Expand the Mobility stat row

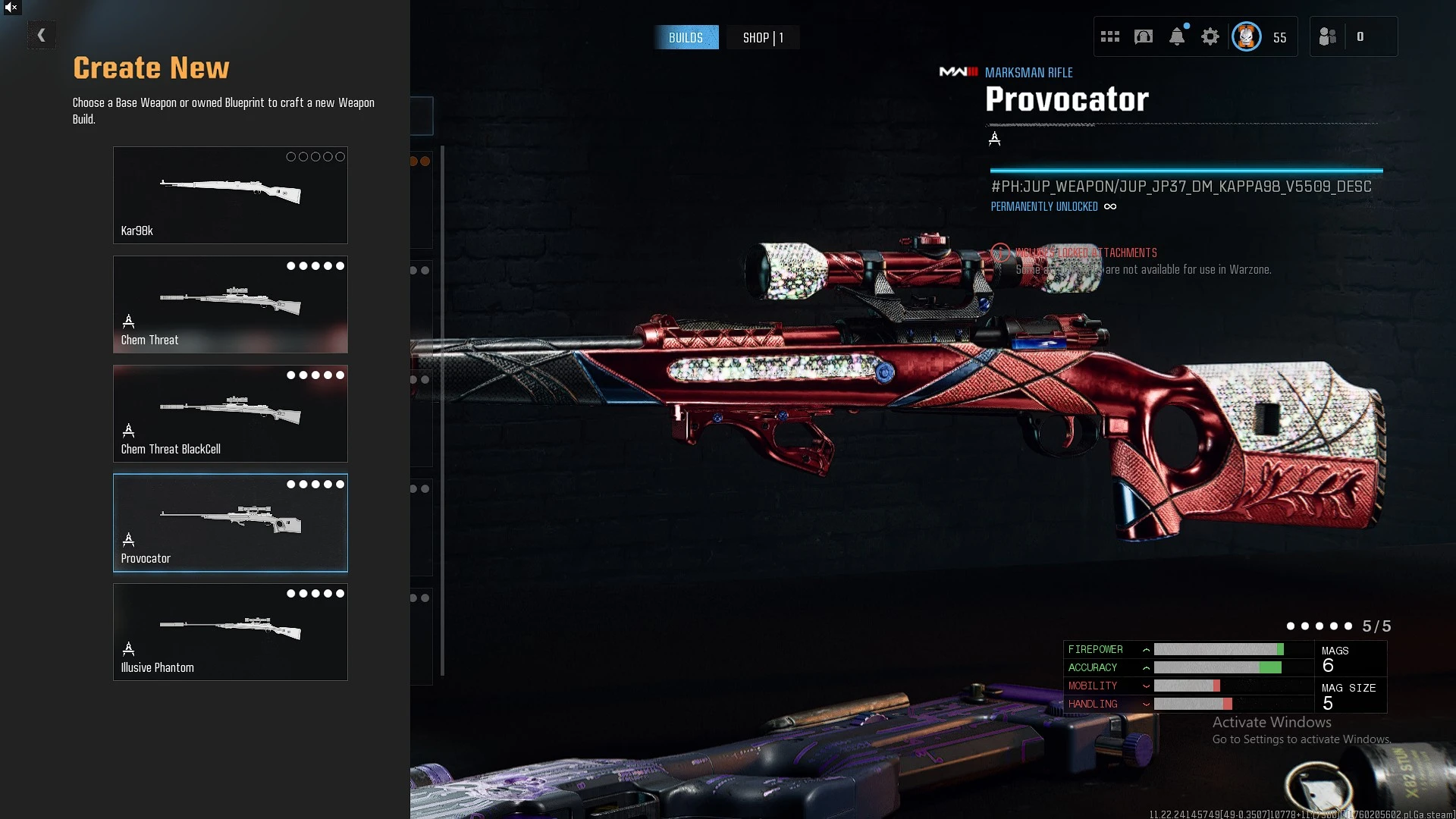click(1146, 686)
